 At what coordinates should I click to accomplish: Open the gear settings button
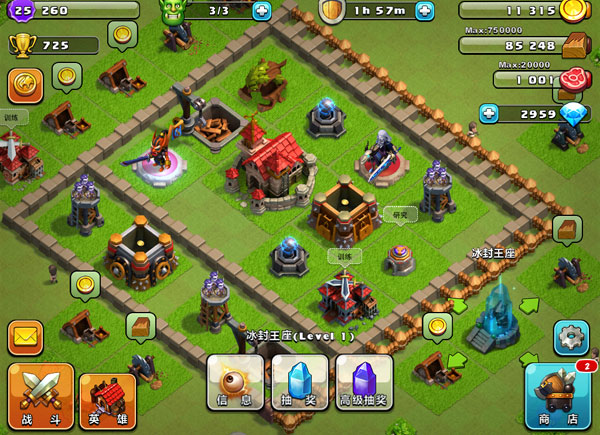coord(571,337)
